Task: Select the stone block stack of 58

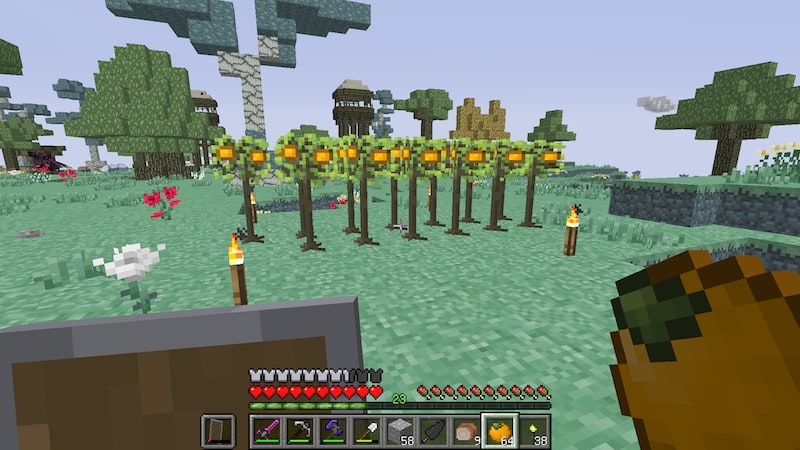Action: coord(399,431)
